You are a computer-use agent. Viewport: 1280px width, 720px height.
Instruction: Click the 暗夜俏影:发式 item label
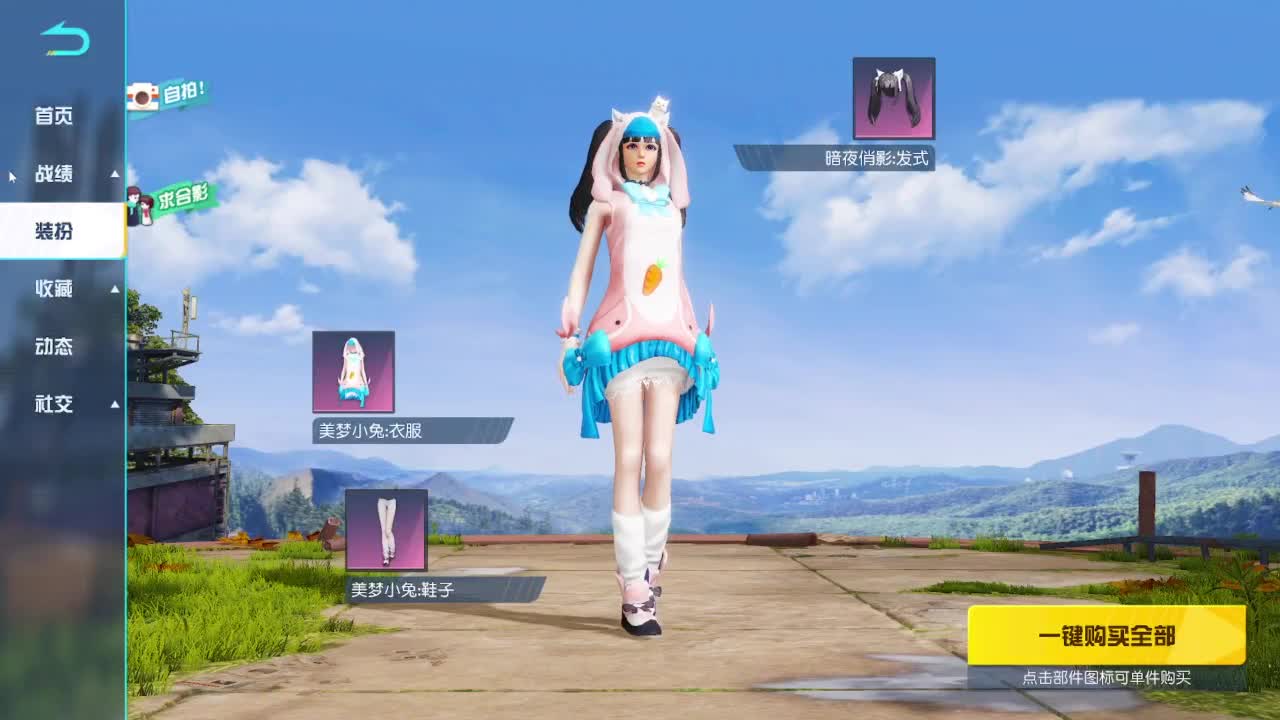877,157
